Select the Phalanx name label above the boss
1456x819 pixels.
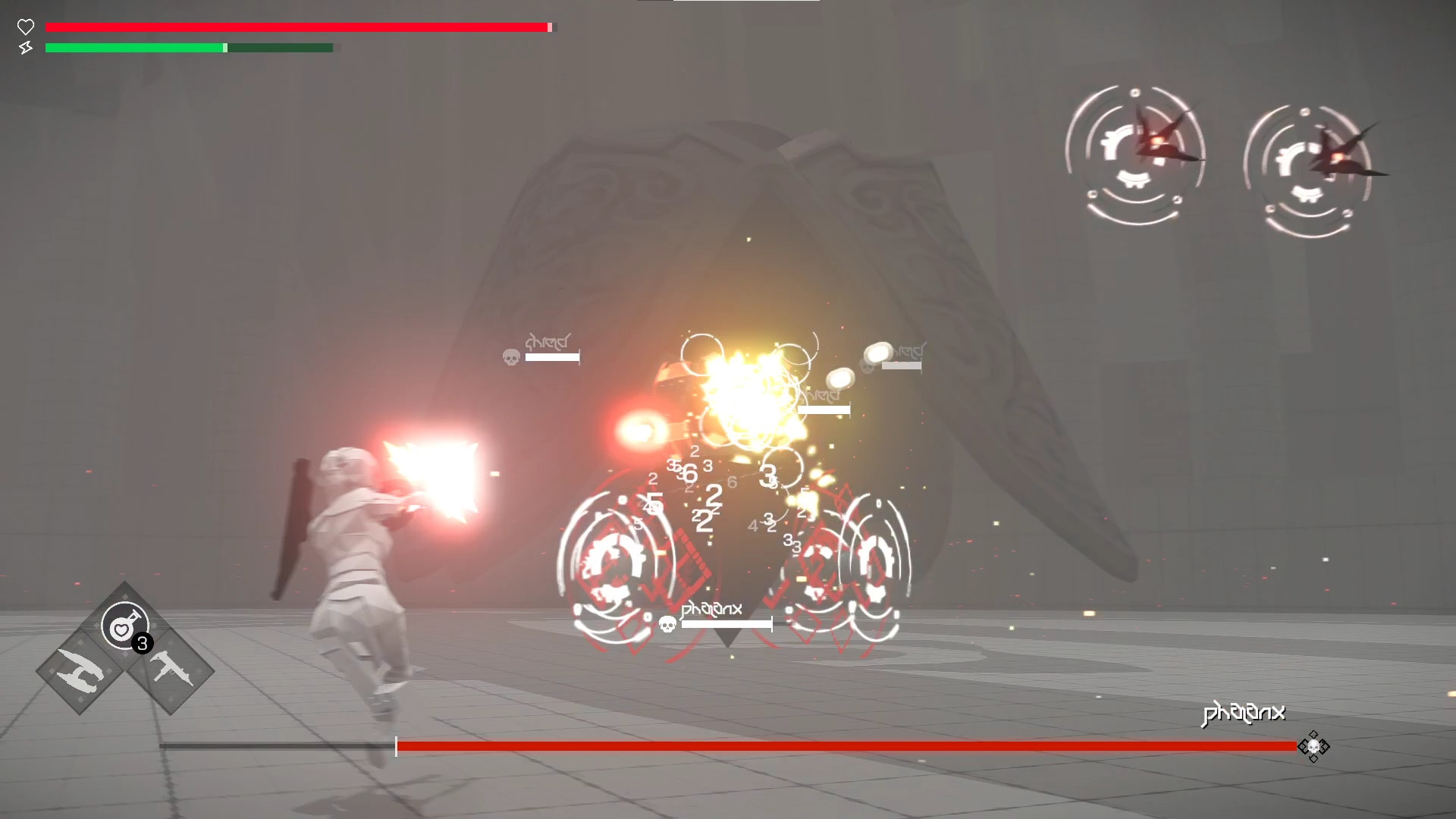pos(711,607)
